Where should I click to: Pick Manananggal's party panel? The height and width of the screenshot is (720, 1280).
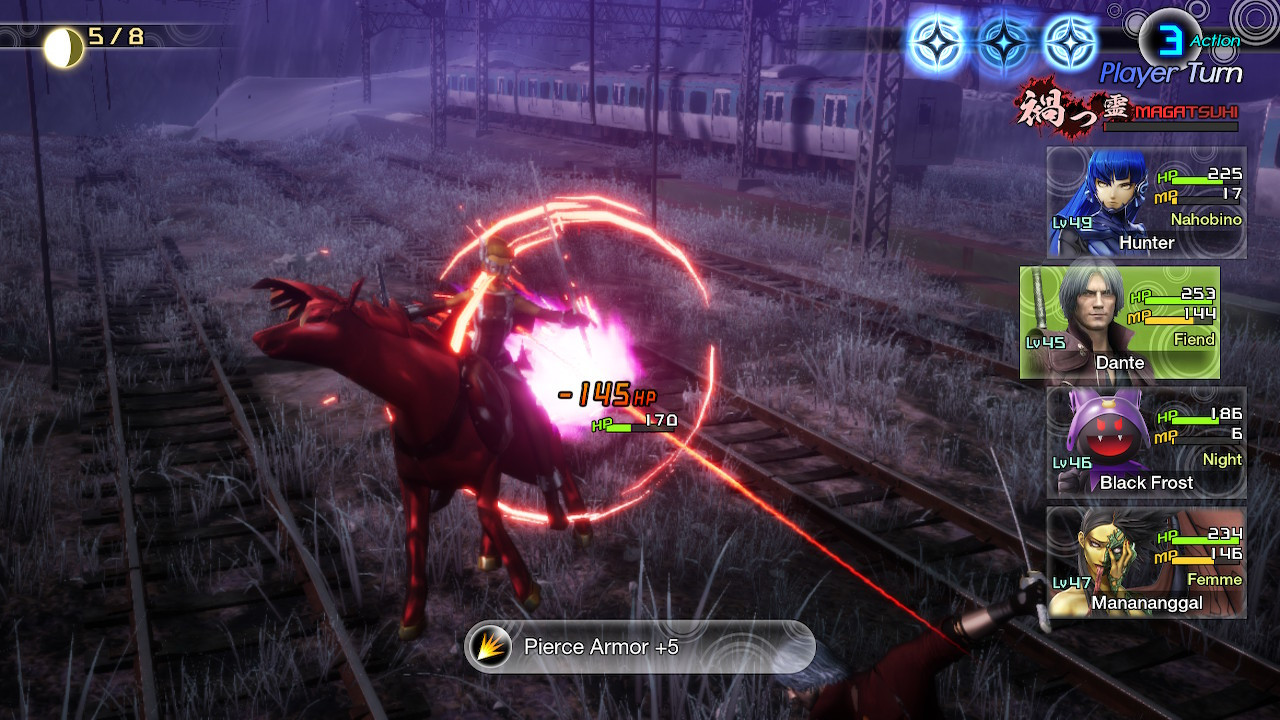(x=1146, y=562)
